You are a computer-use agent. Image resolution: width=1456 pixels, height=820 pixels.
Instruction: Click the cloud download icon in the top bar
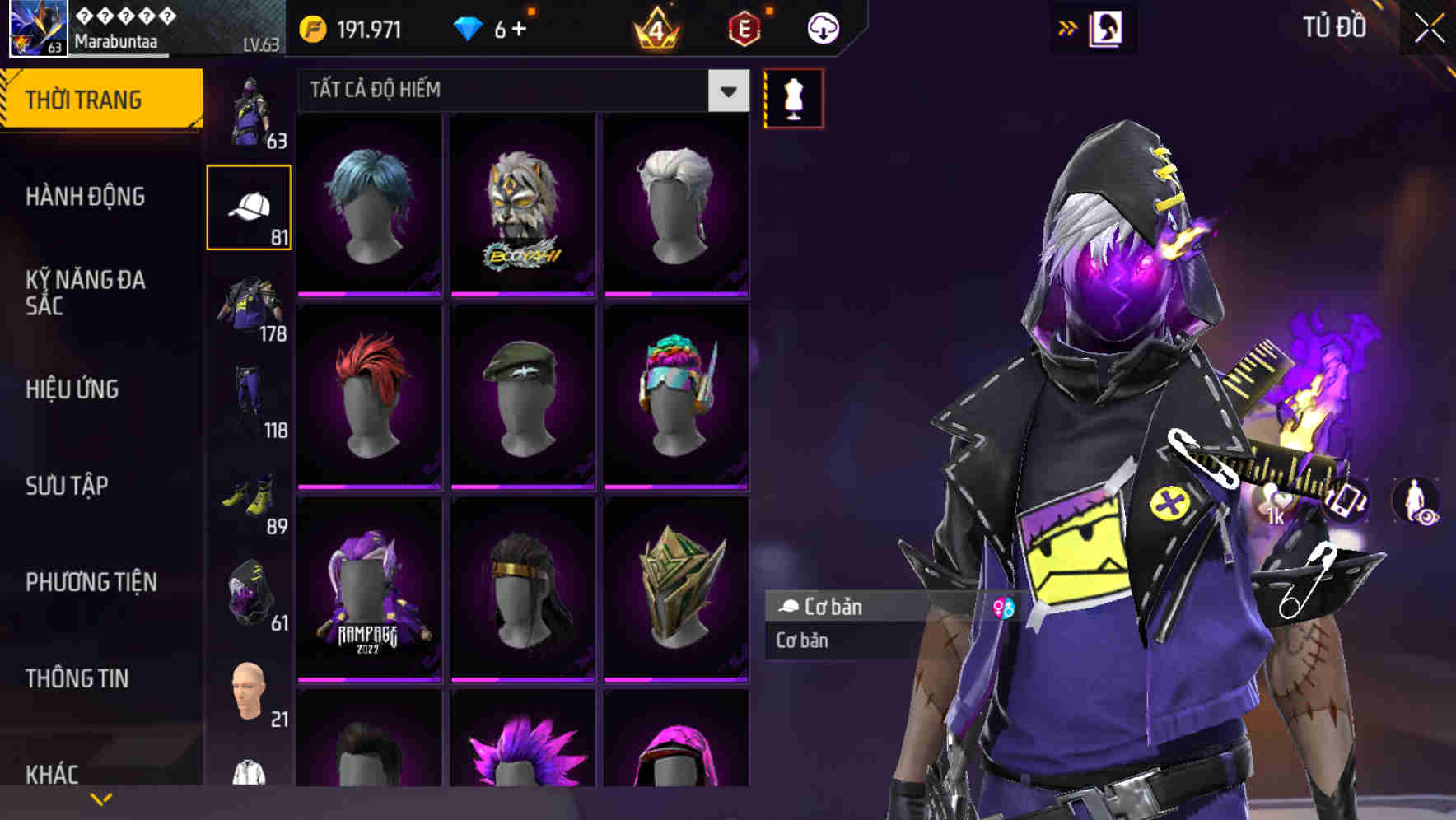click(x=823, y=27)
